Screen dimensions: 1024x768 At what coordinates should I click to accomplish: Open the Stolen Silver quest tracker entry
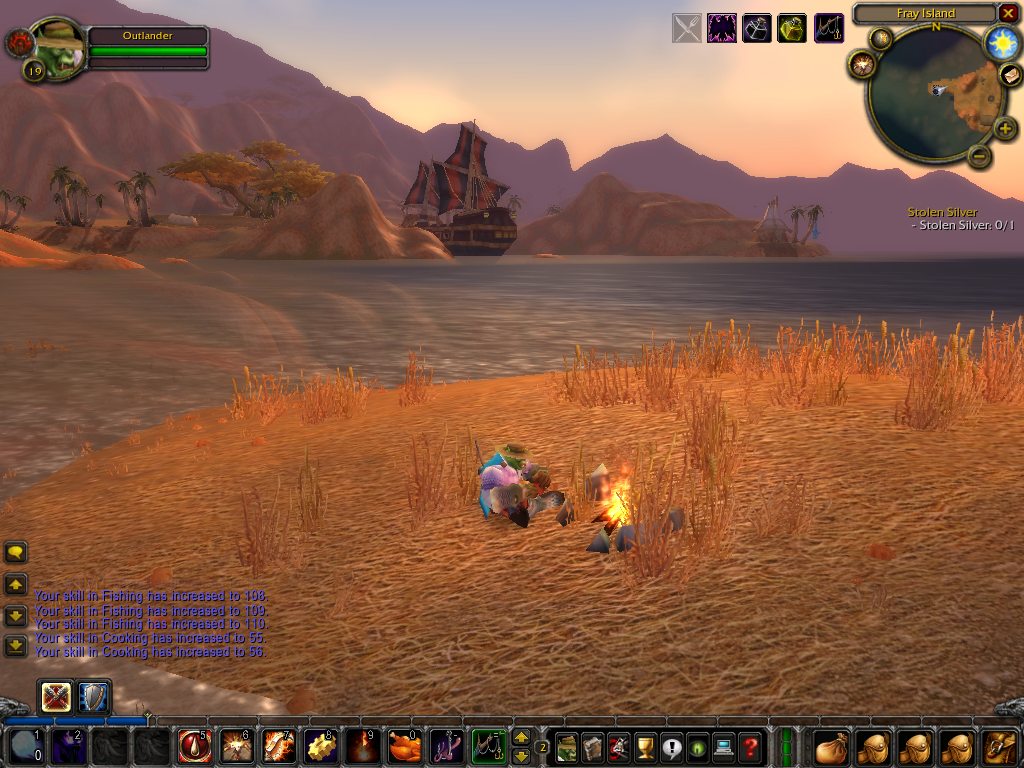tap(942, 212)
